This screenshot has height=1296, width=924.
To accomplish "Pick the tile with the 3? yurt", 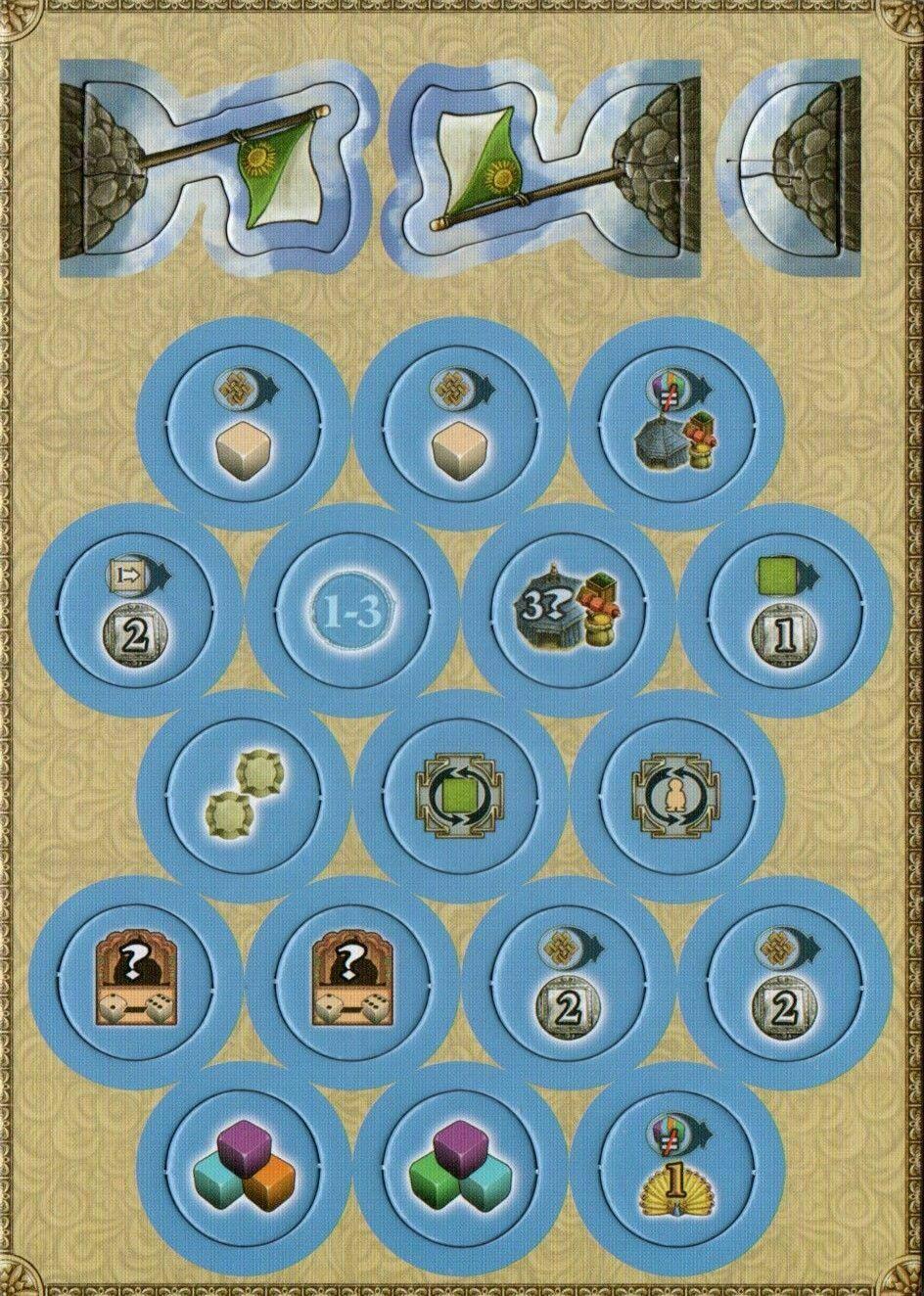I will [556, 612].
